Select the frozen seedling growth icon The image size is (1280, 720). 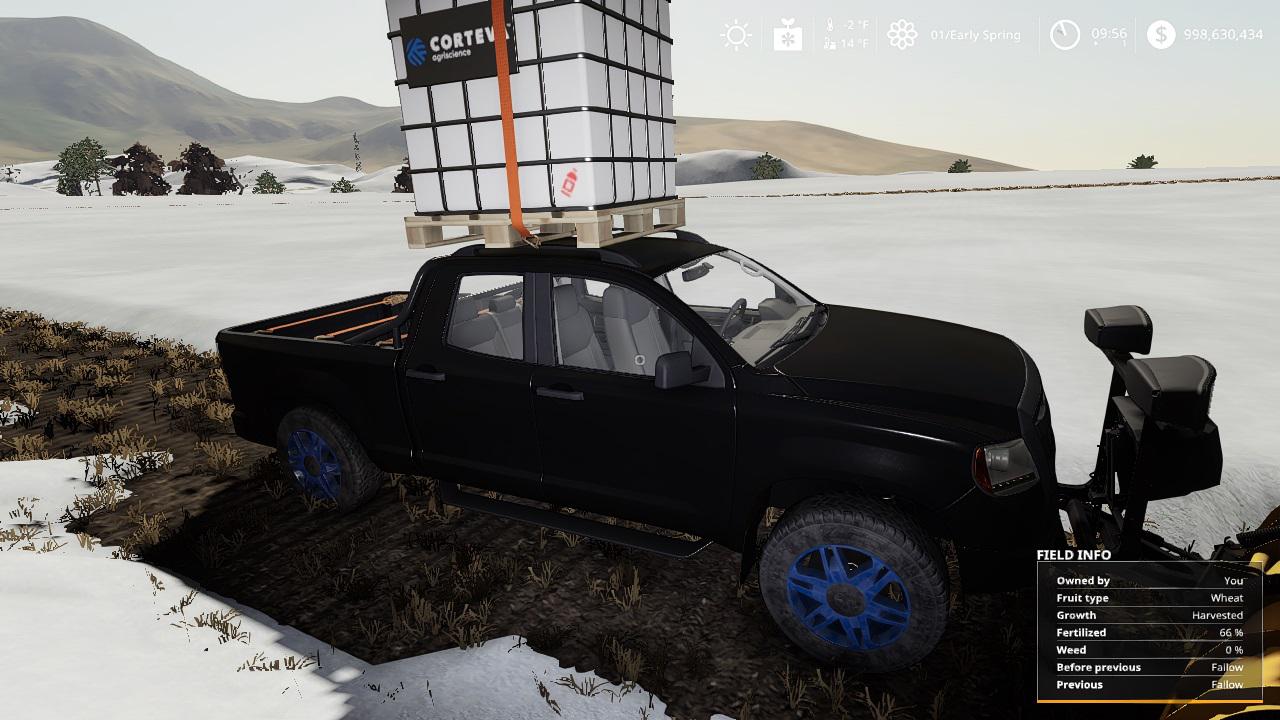click(787, 35)
